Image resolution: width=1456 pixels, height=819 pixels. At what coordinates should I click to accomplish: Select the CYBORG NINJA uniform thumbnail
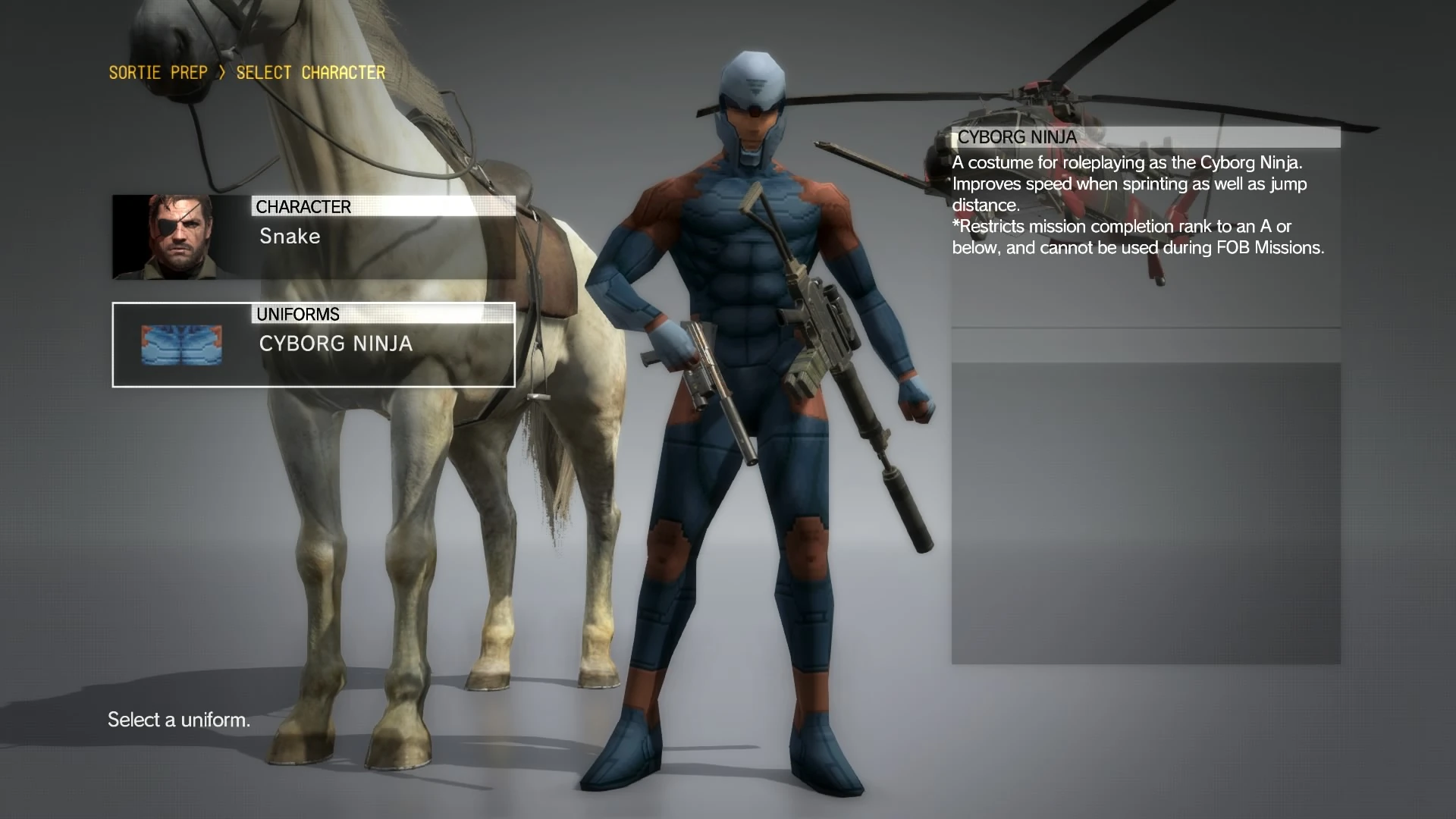tap(181, 344)
